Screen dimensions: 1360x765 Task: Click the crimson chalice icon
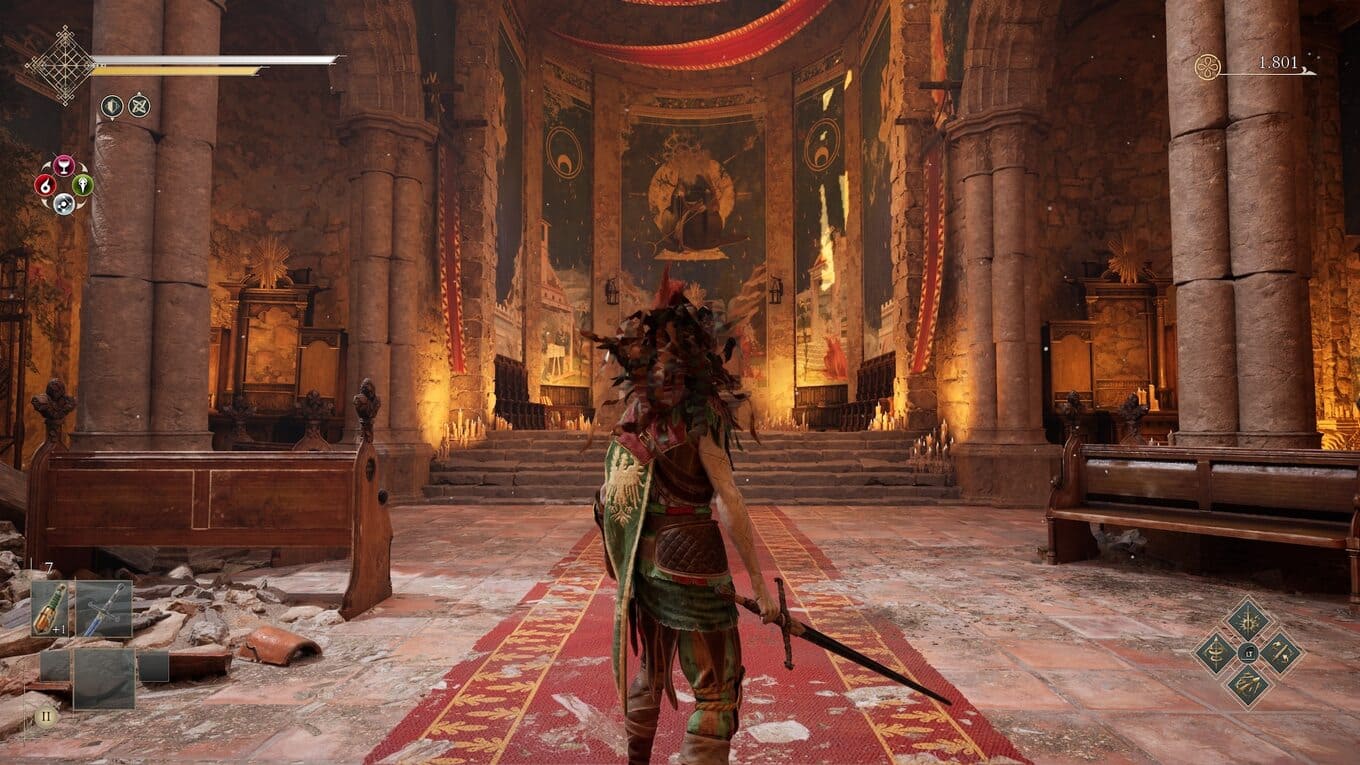64,166
